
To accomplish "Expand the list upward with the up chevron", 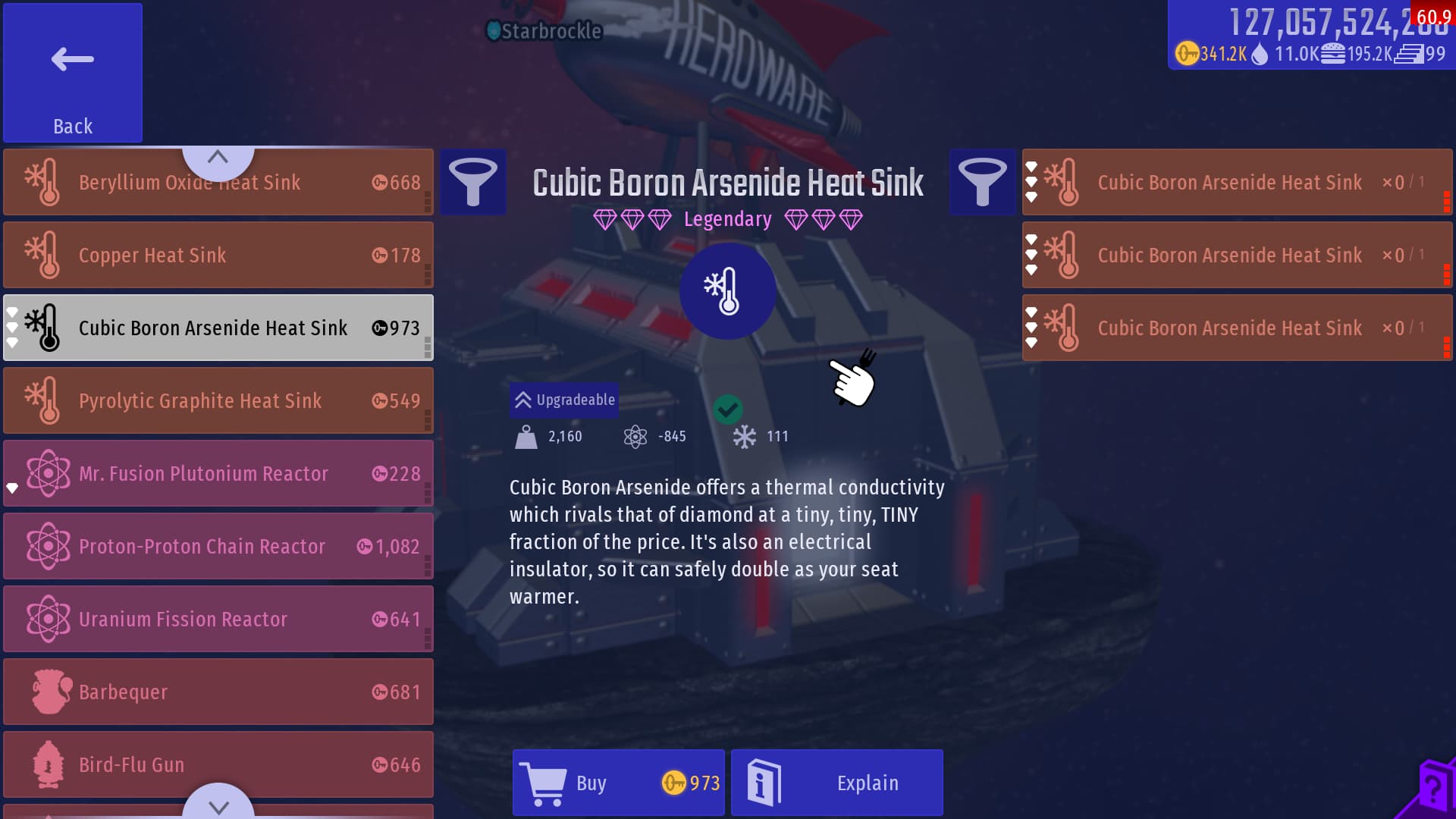I will click(x=218, y=157).
